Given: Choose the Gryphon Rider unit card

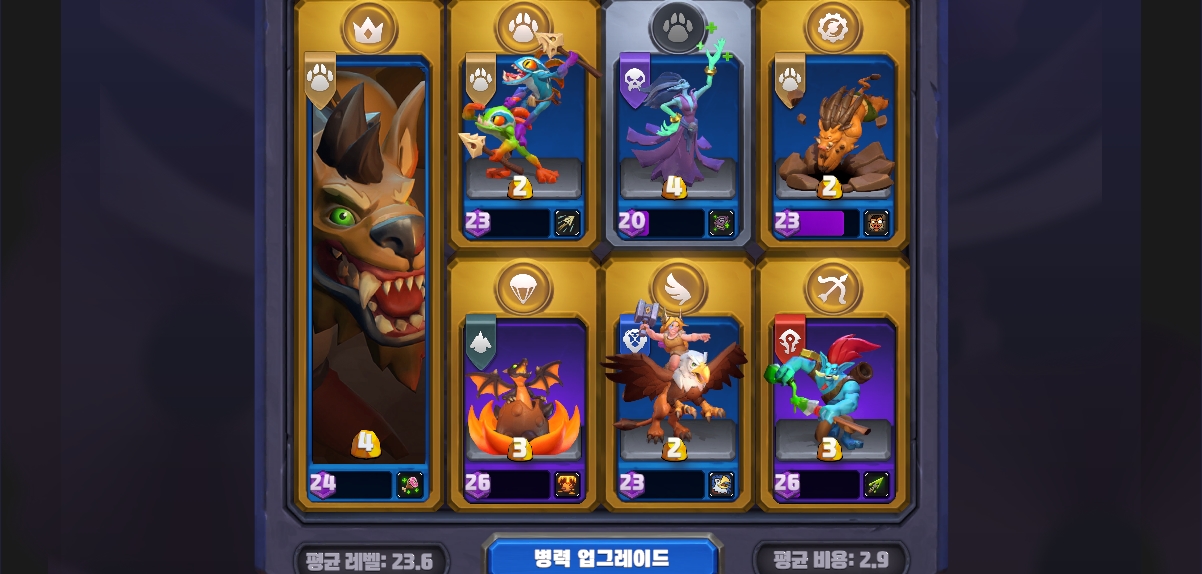Looking at the screenshot, I should 677,390.
